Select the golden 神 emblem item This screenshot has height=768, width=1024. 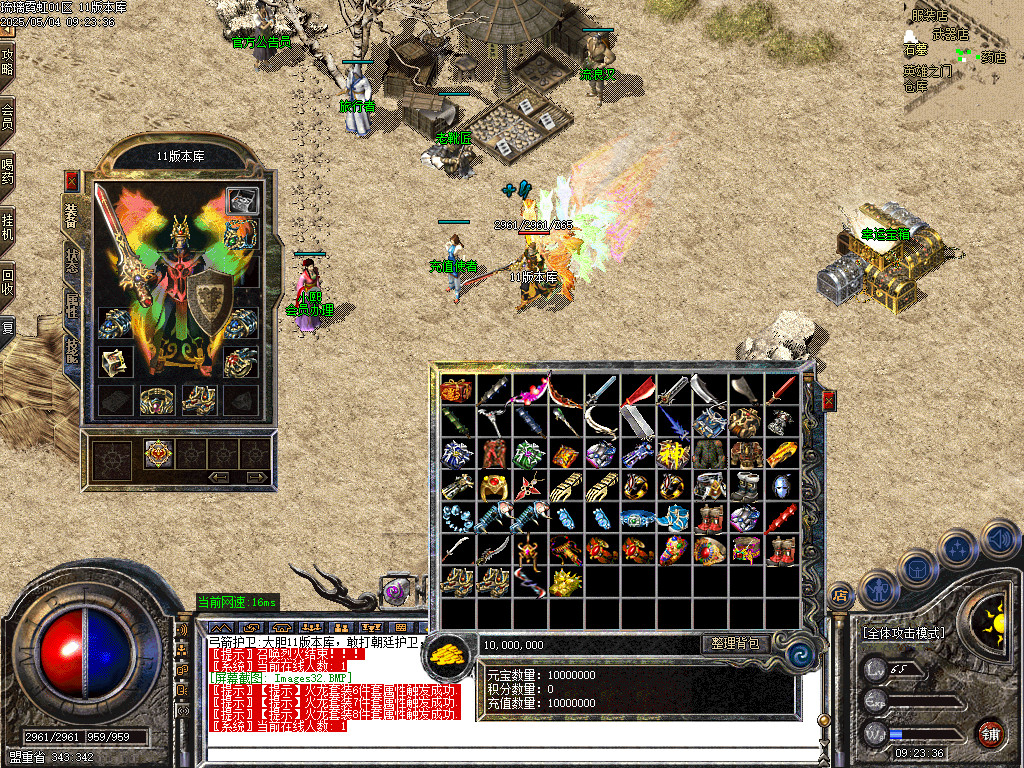(673, 453)
